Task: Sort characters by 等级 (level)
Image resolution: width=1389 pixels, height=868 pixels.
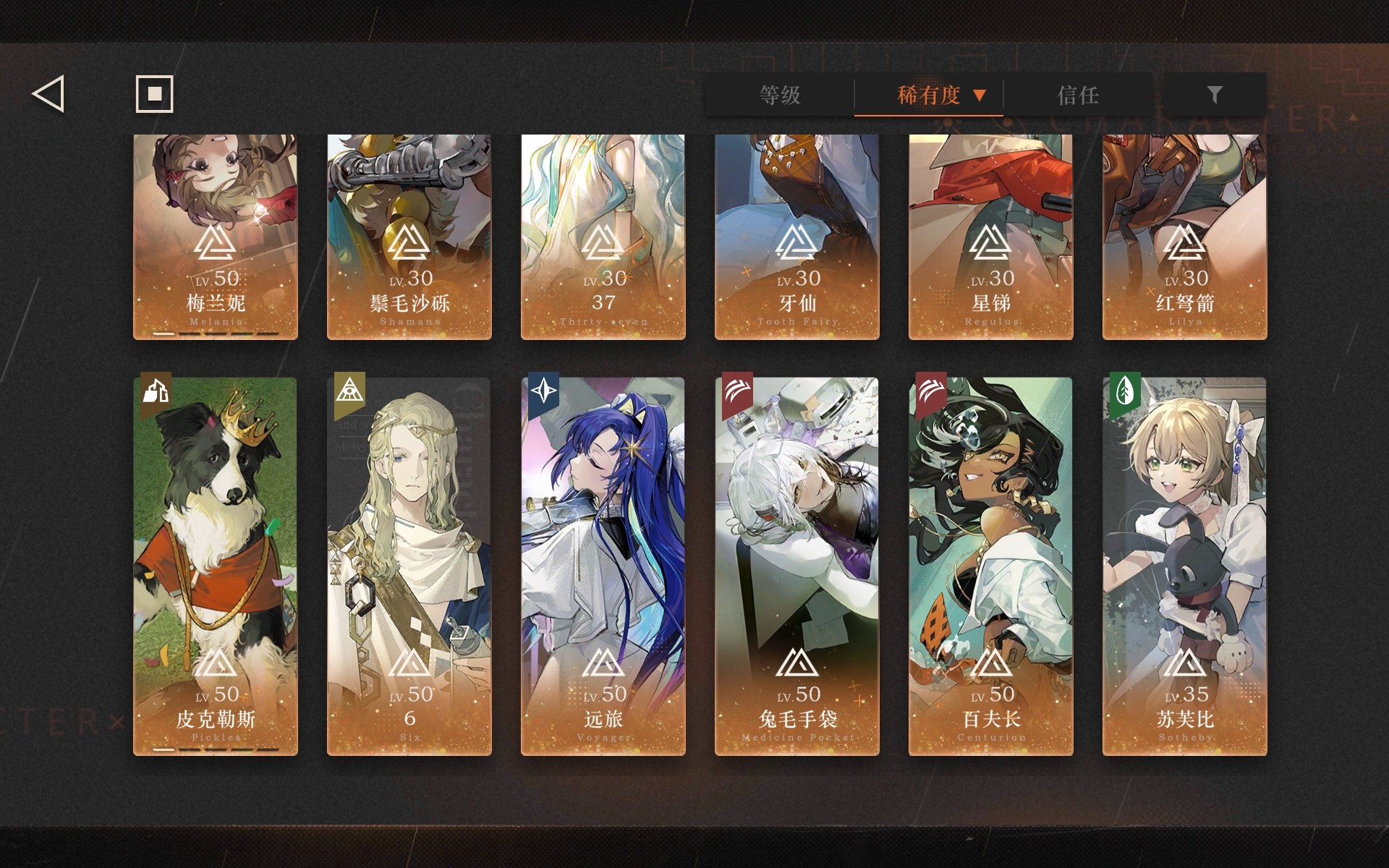Action: 780,95
